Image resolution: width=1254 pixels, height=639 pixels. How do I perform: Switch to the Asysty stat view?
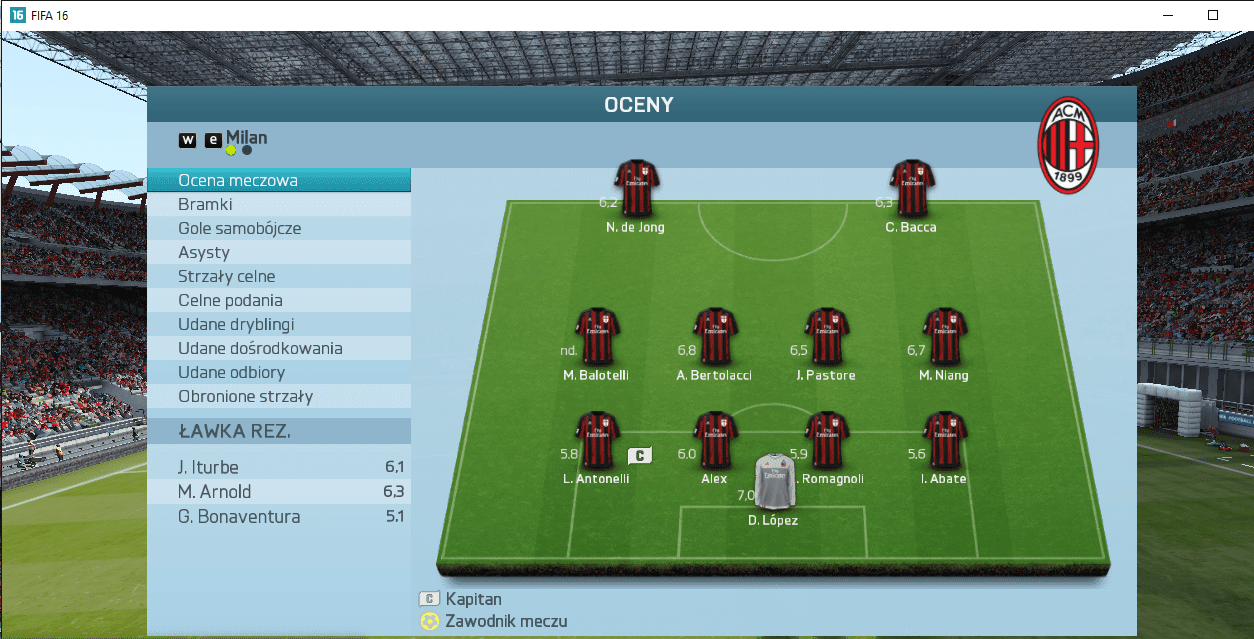278,253
